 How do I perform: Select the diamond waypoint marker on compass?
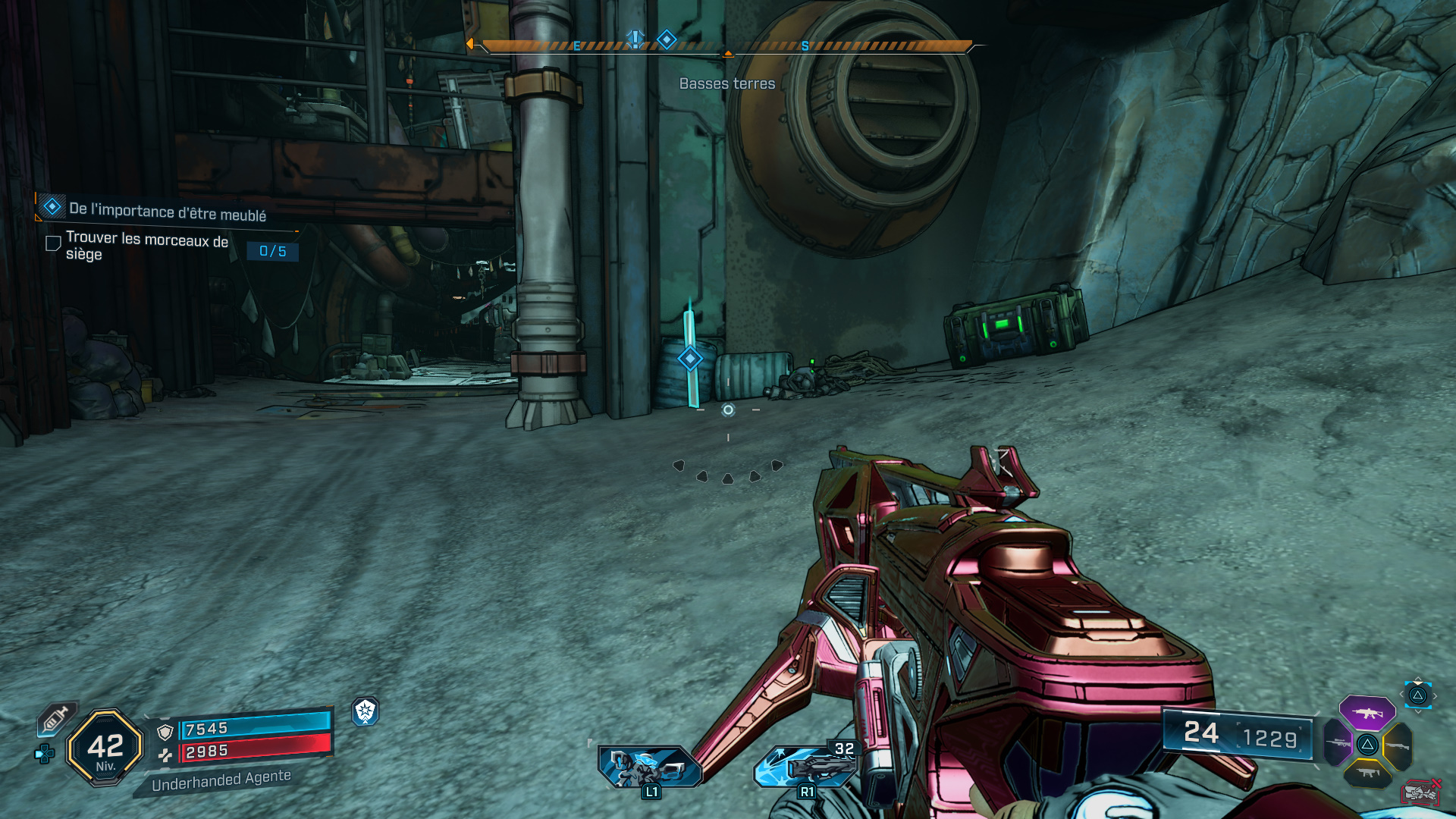667,39
